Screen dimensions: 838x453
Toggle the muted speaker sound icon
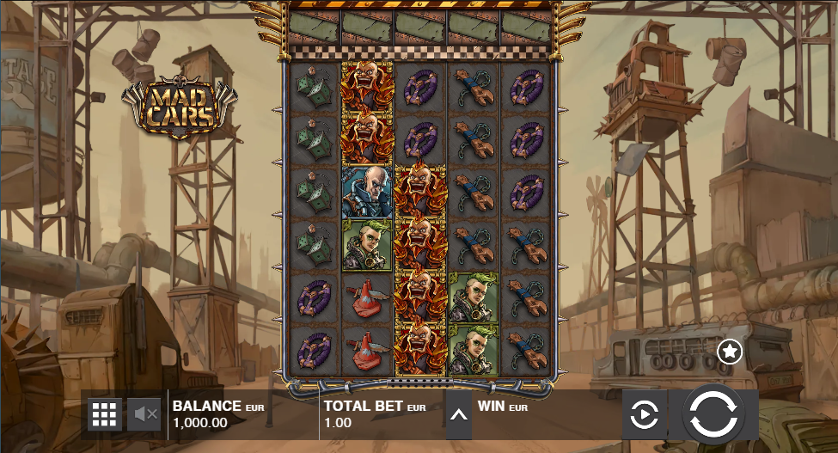(145, 414)
